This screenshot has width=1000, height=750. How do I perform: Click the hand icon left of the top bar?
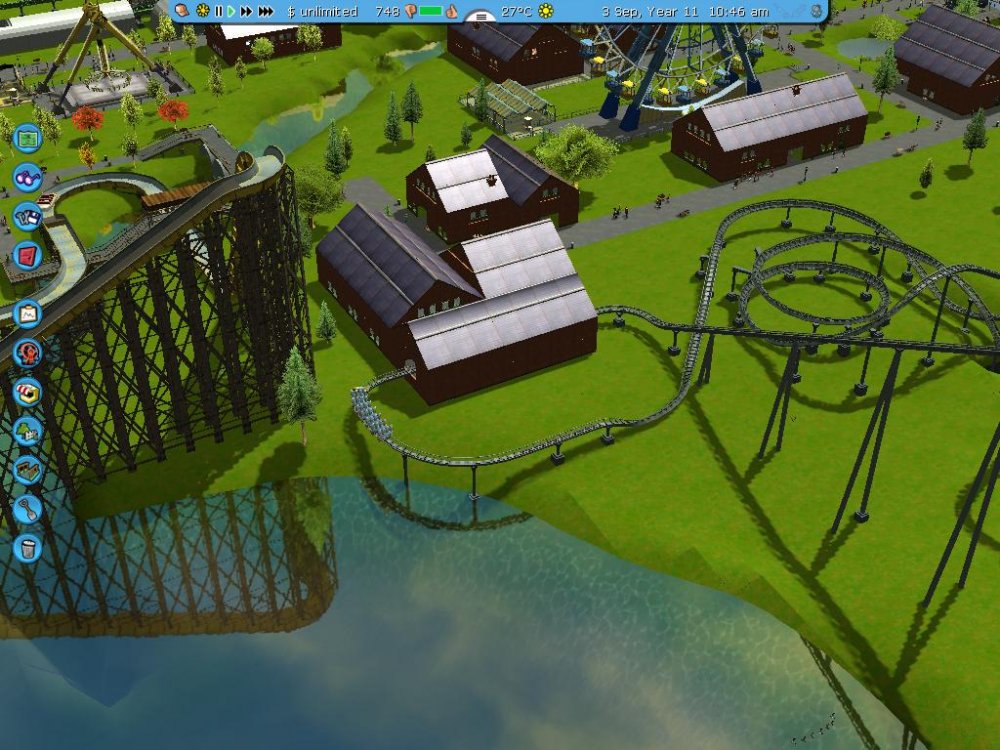coord(183,11)
